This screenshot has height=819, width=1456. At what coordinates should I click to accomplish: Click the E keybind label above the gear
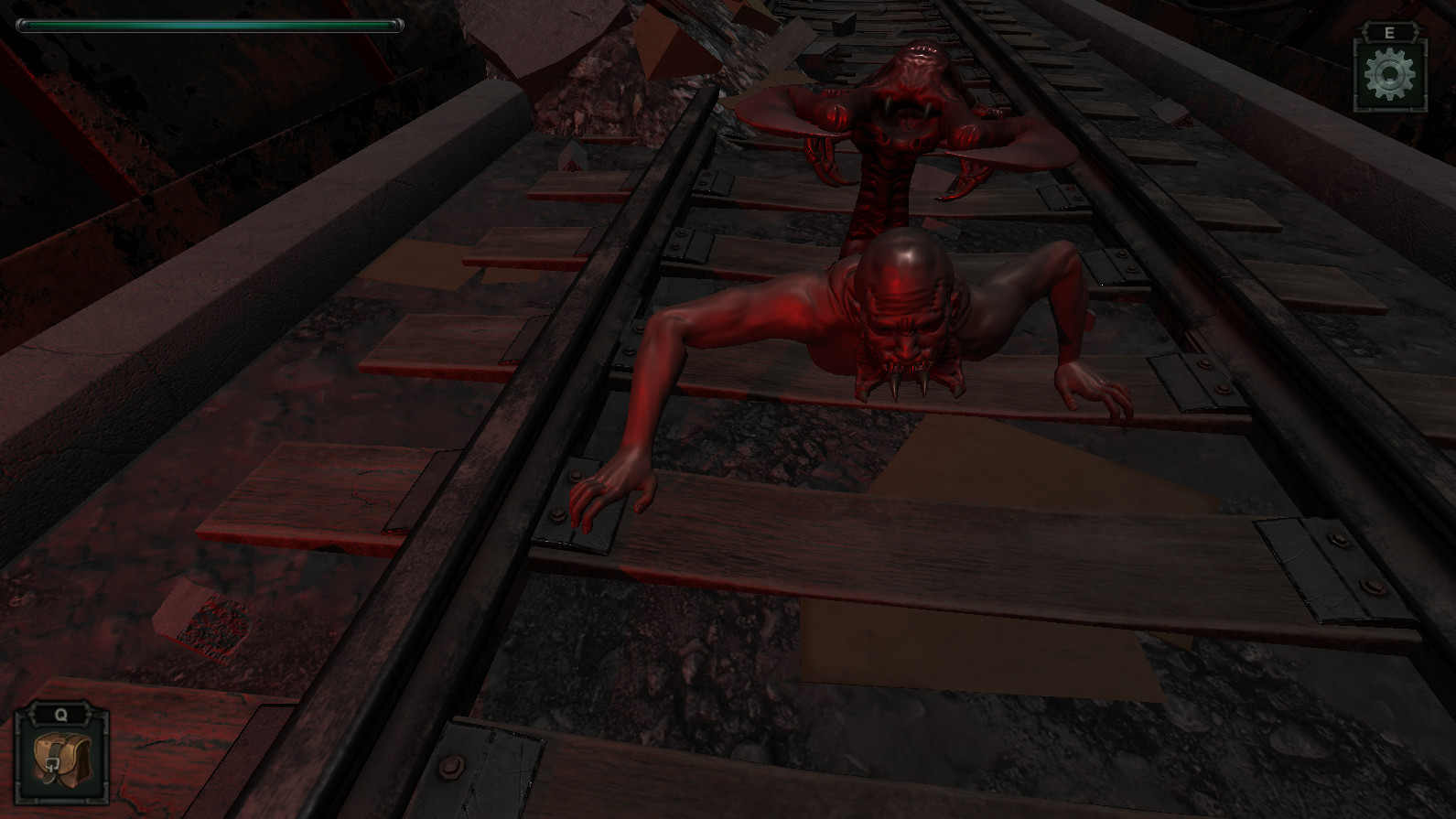pyautogui.click(x=1388, y=31)
